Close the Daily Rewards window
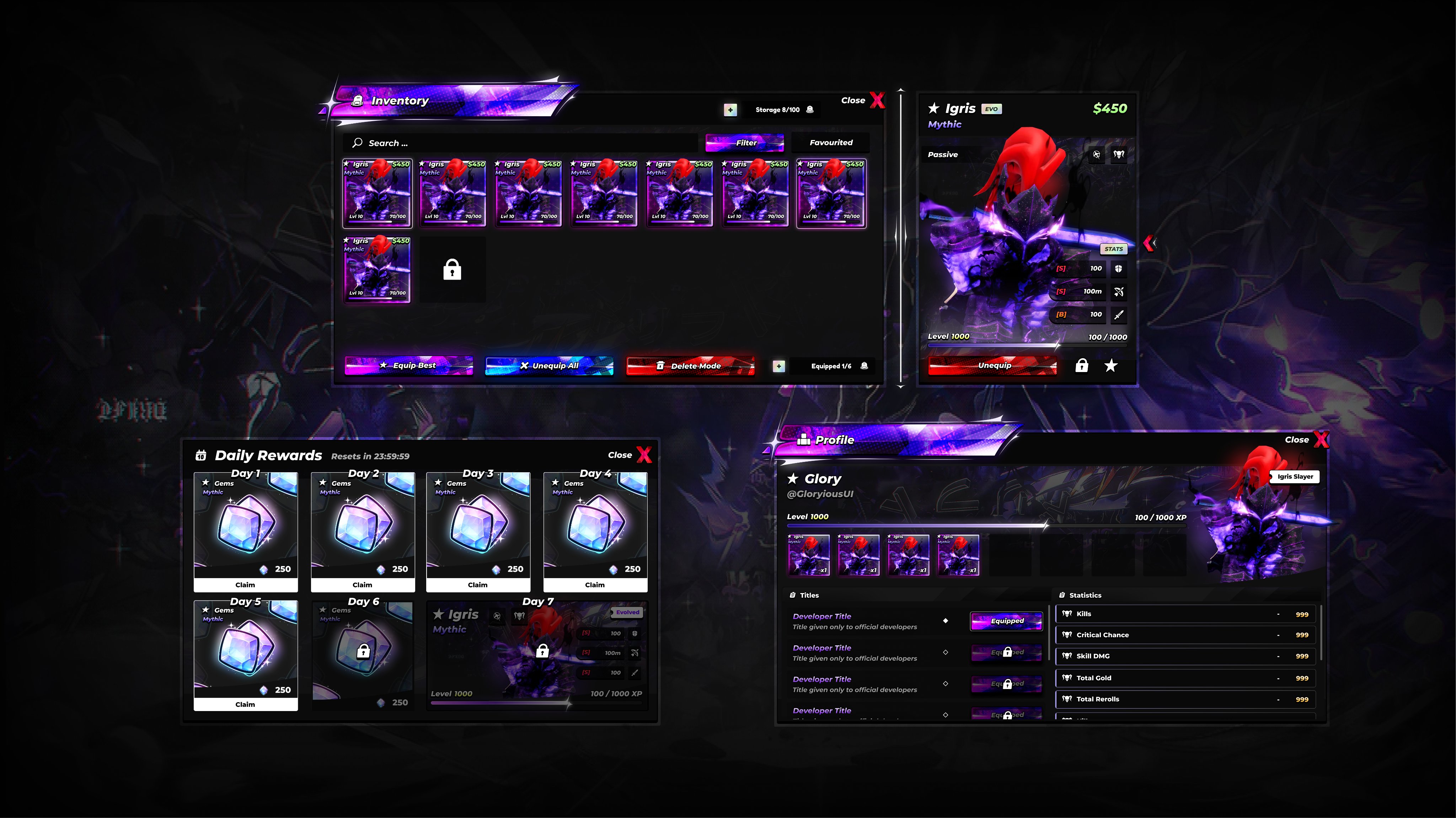This screenshot has width=1456, height=818. click(643, 455)
